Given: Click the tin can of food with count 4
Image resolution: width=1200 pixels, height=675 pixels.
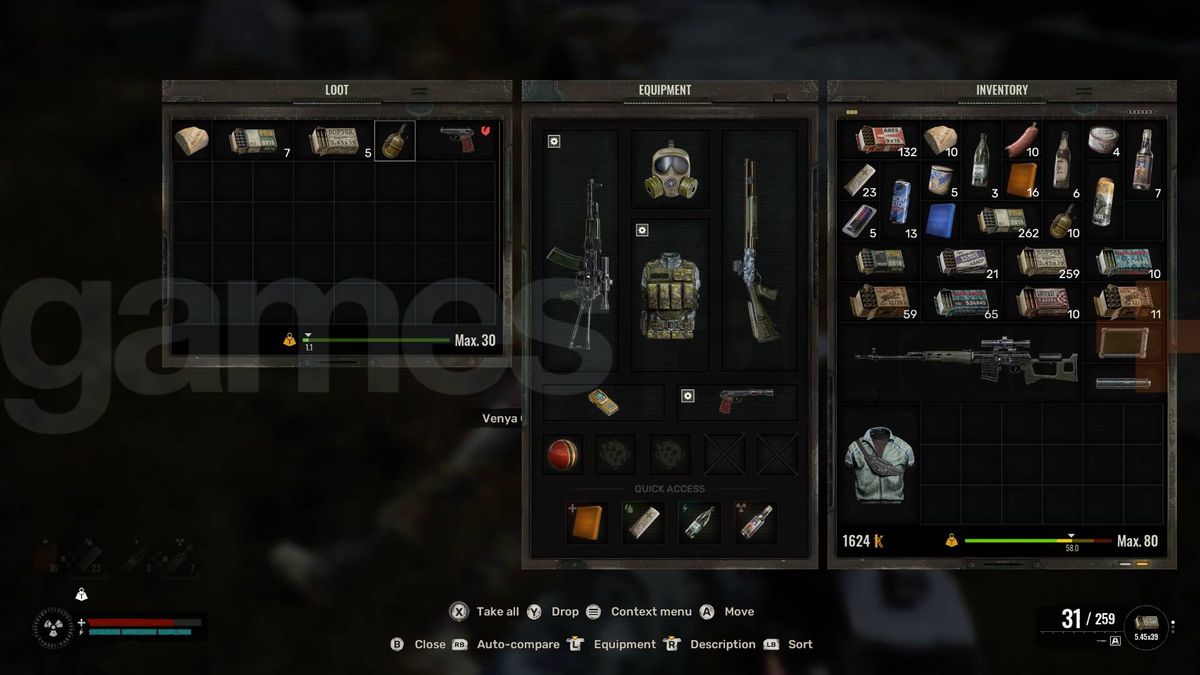Looking at the screenshot, I should [x=1102, y=140].
